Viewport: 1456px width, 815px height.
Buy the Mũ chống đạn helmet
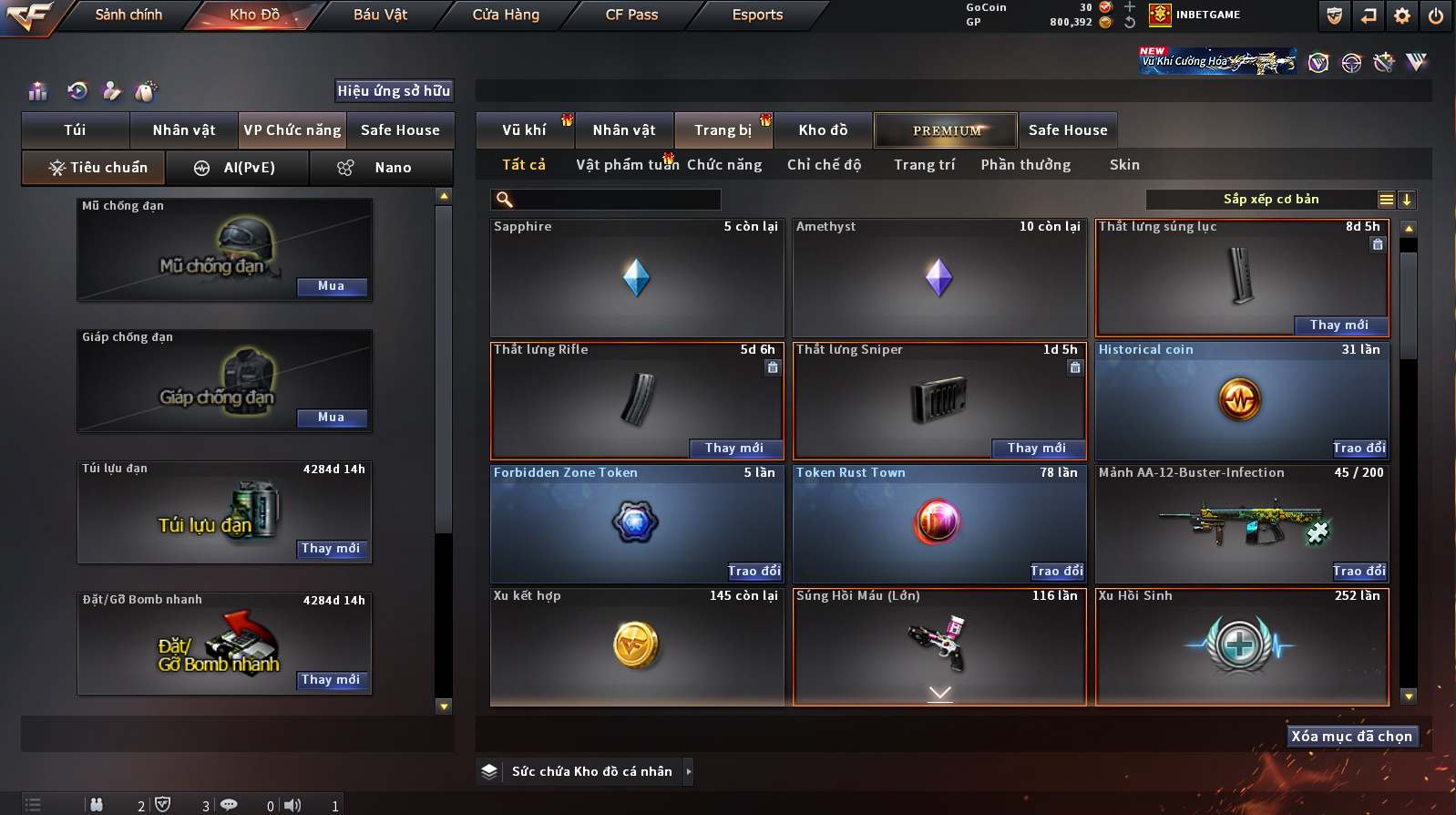(x=332, y=286)
